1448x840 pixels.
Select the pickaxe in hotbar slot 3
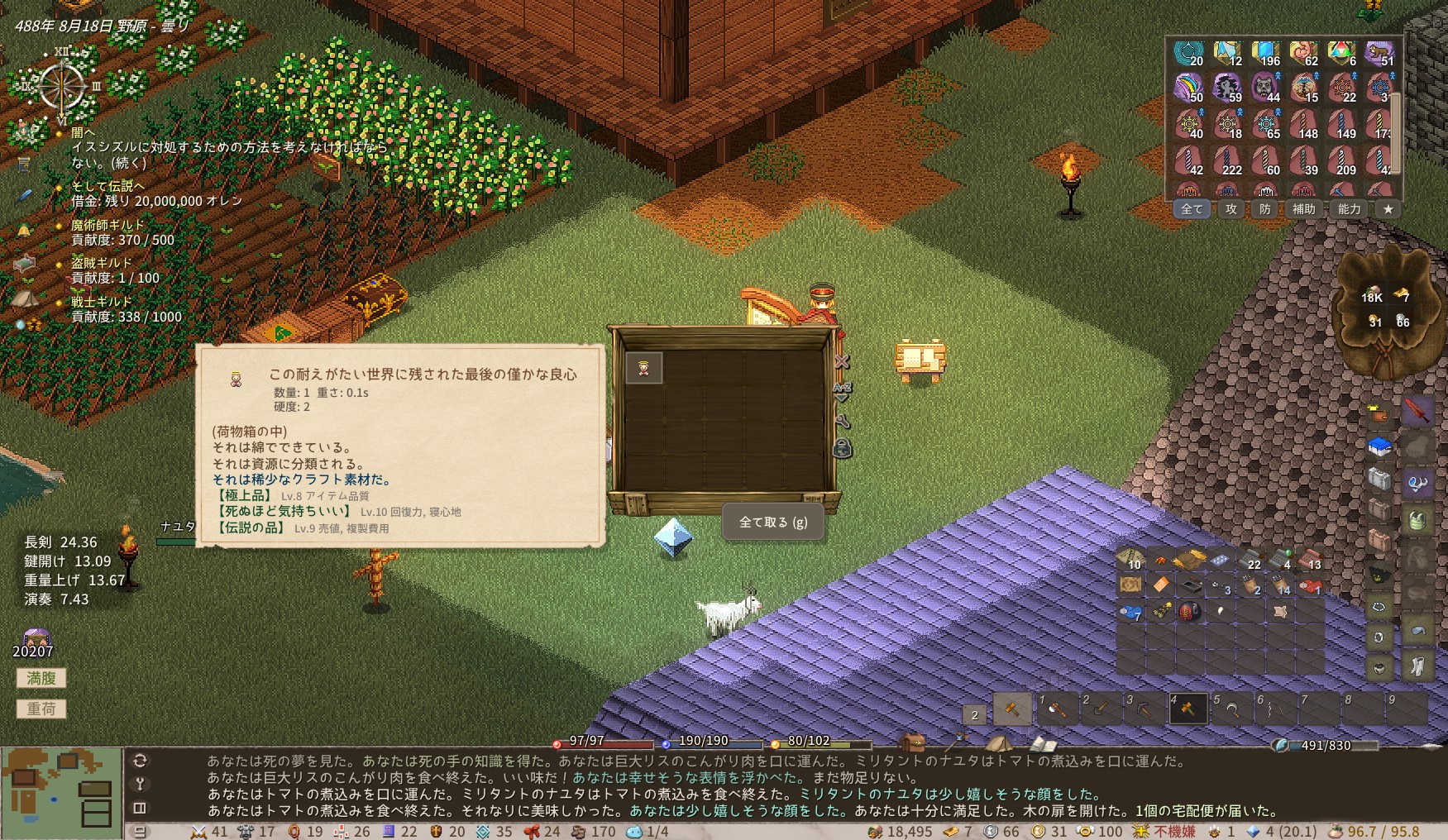(x=1144, y=709)
